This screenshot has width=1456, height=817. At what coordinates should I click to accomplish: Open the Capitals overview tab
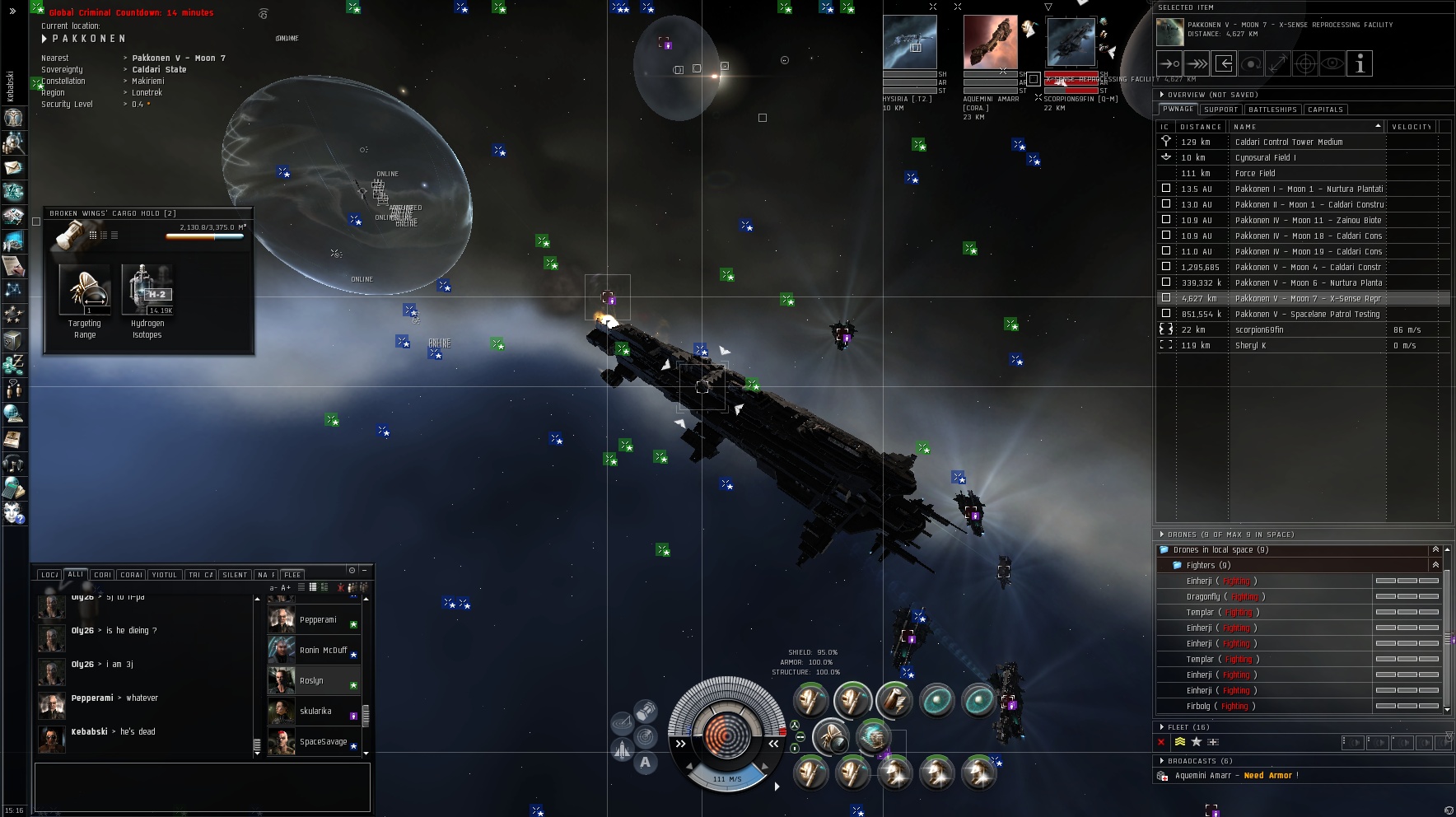pos(1325,110)
